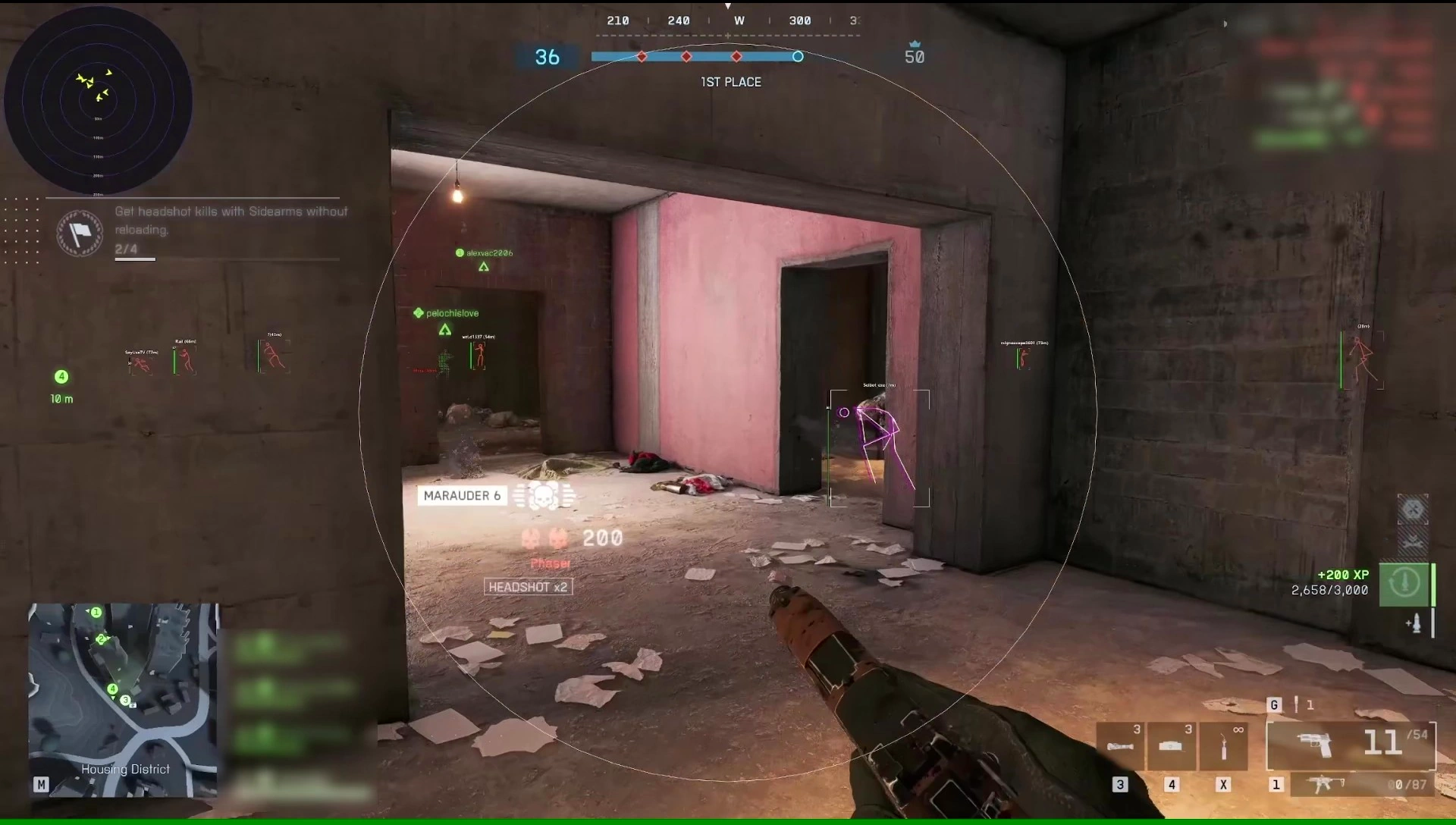Image resolution: width=1456 pixels, height=825 pixels.
Task: Click the MARAUDER 6 kill notification
Action: pos(462,495)
